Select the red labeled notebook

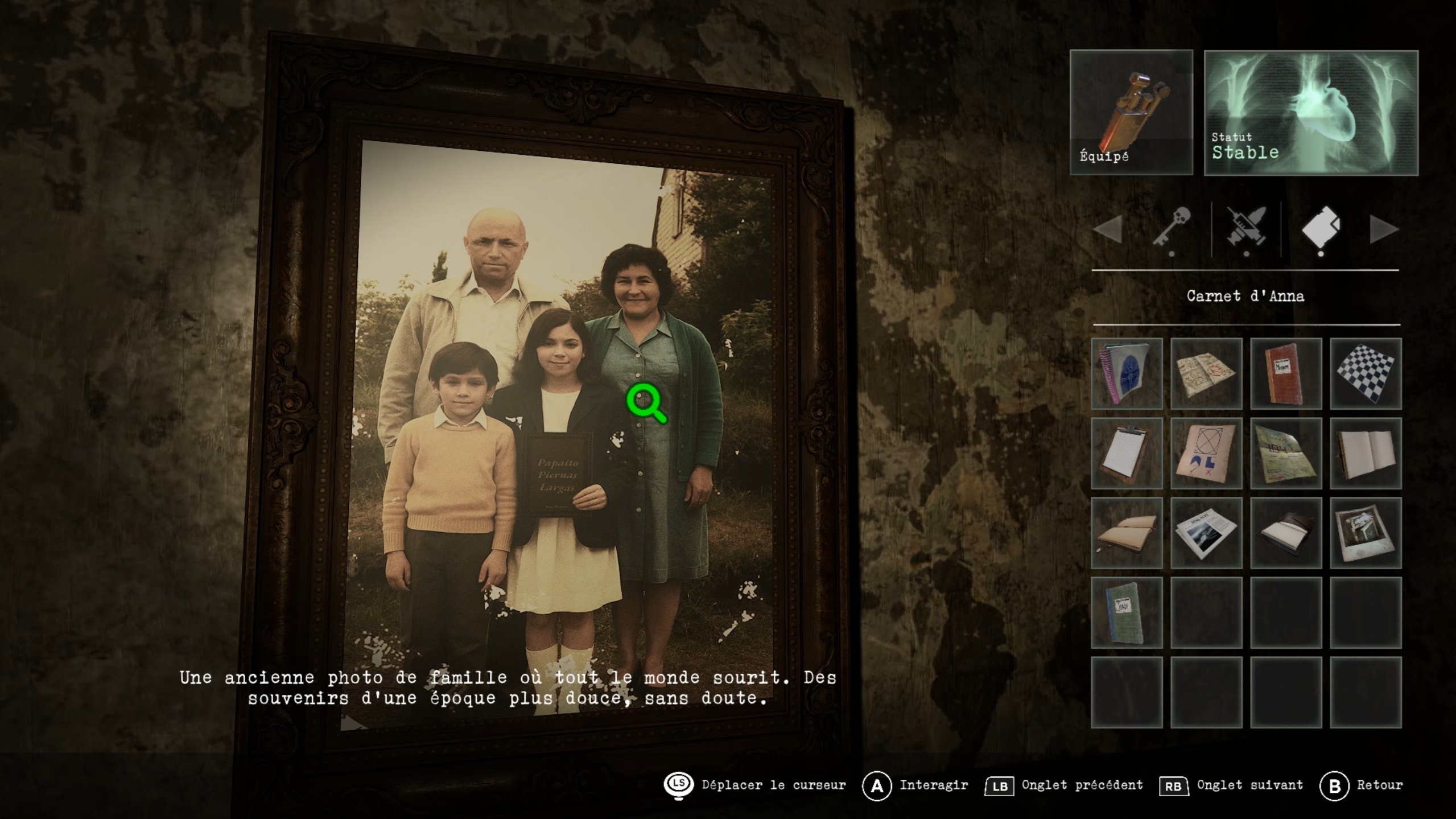[x=1286, y=373]
